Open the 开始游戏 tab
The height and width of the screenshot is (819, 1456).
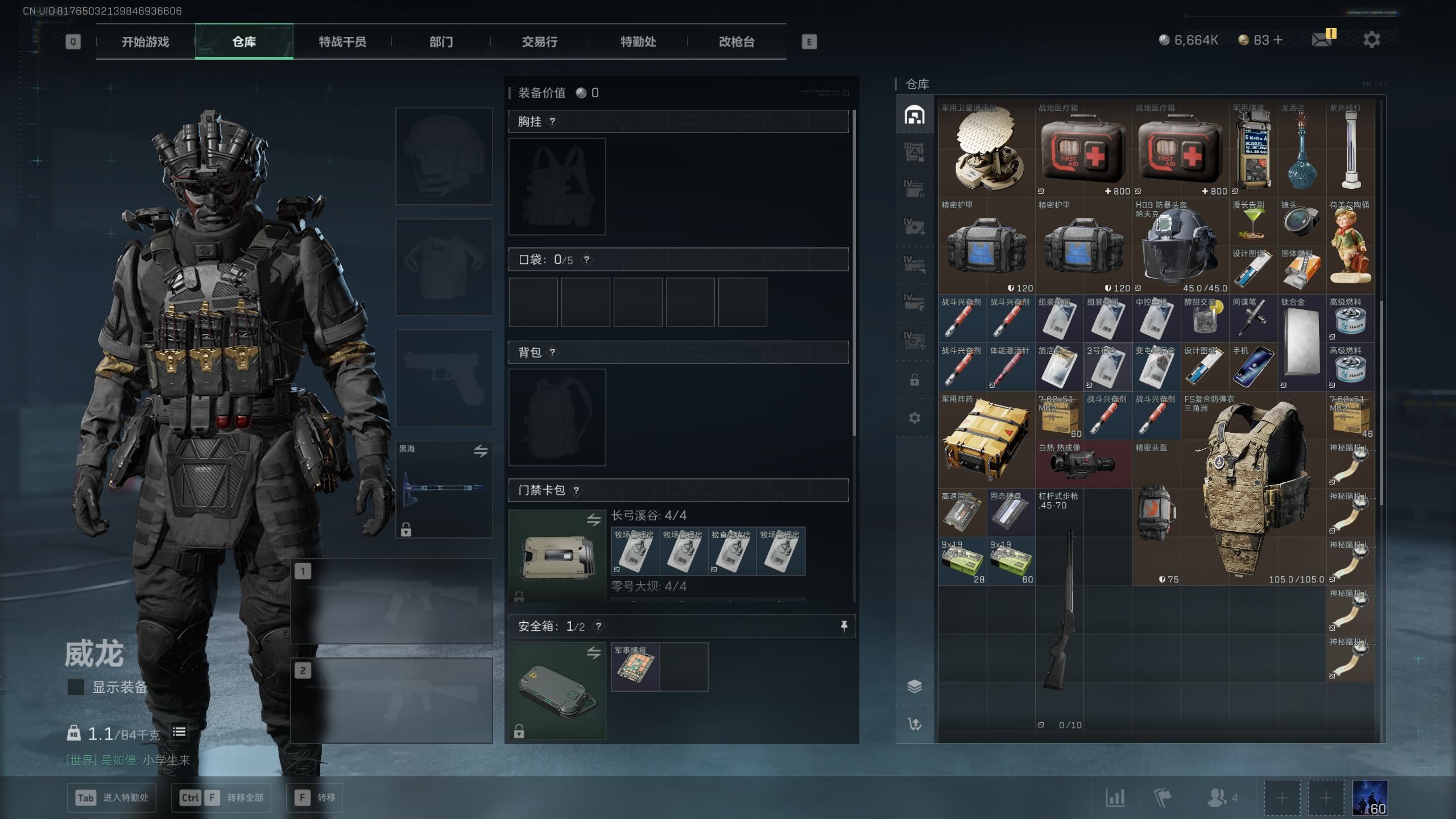coord(145,42)
